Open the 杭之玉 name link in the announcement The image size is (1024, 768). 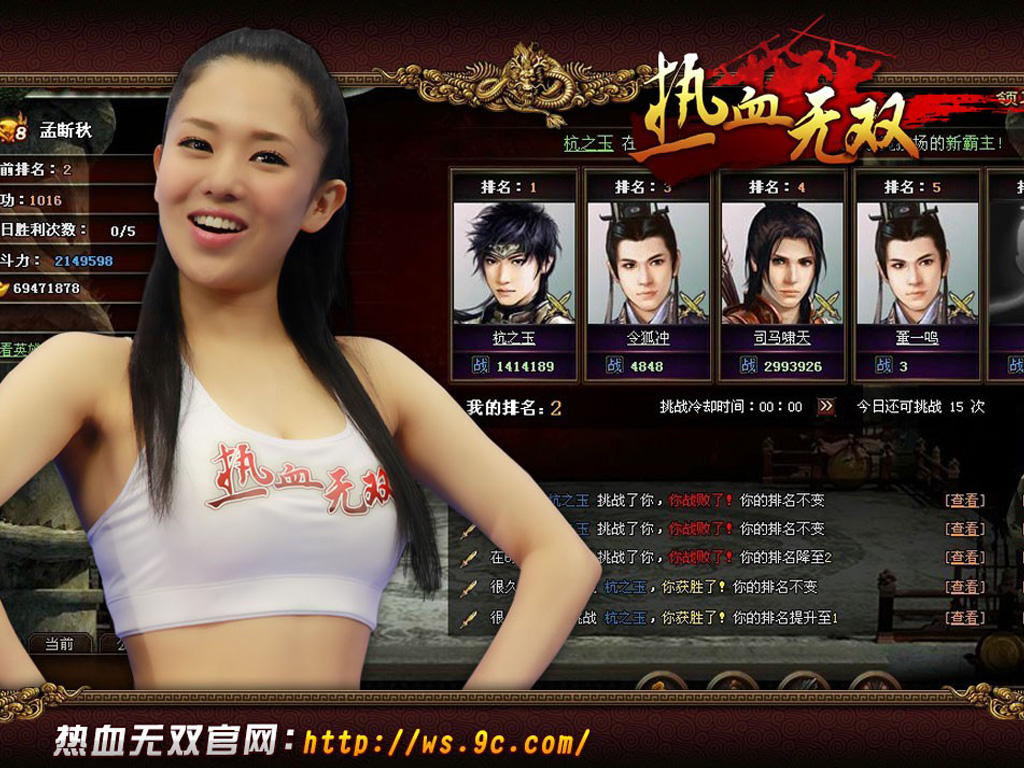click(x=587, y=144)
